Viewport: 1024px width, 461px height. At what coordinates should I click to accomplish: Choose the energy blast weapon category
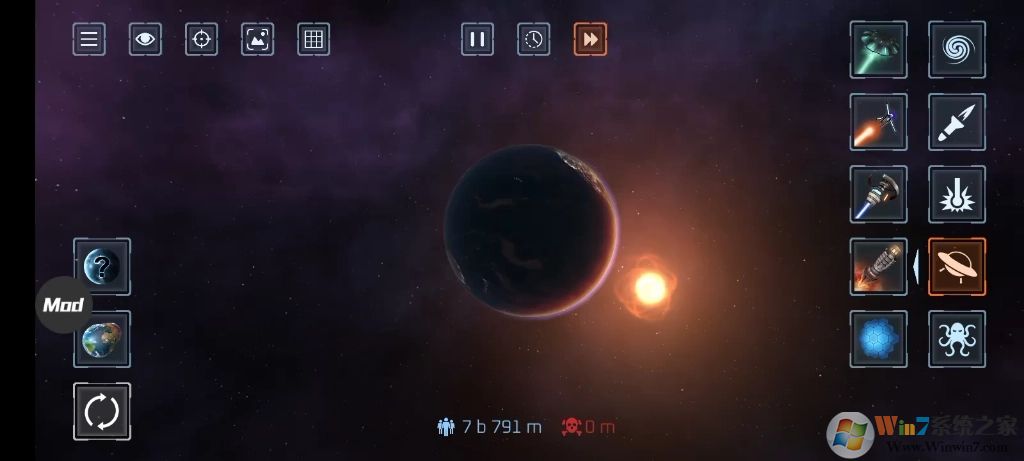pyautogui.click(x=957, y=194)
